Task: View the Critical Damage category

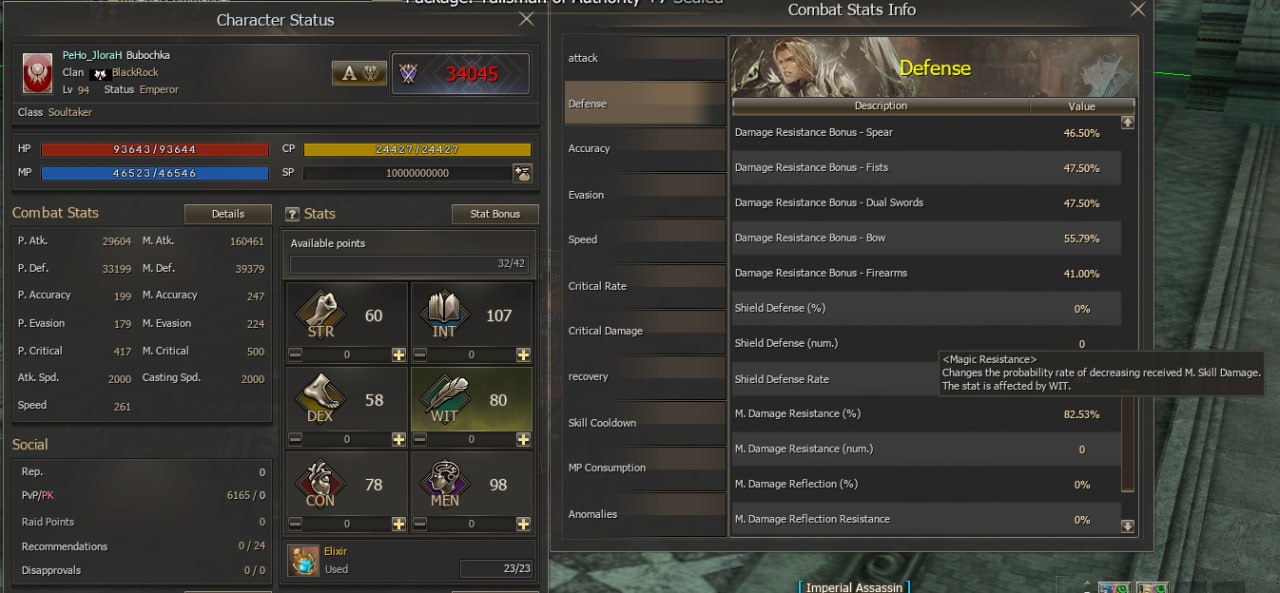Action: click(x=645, y=331)
